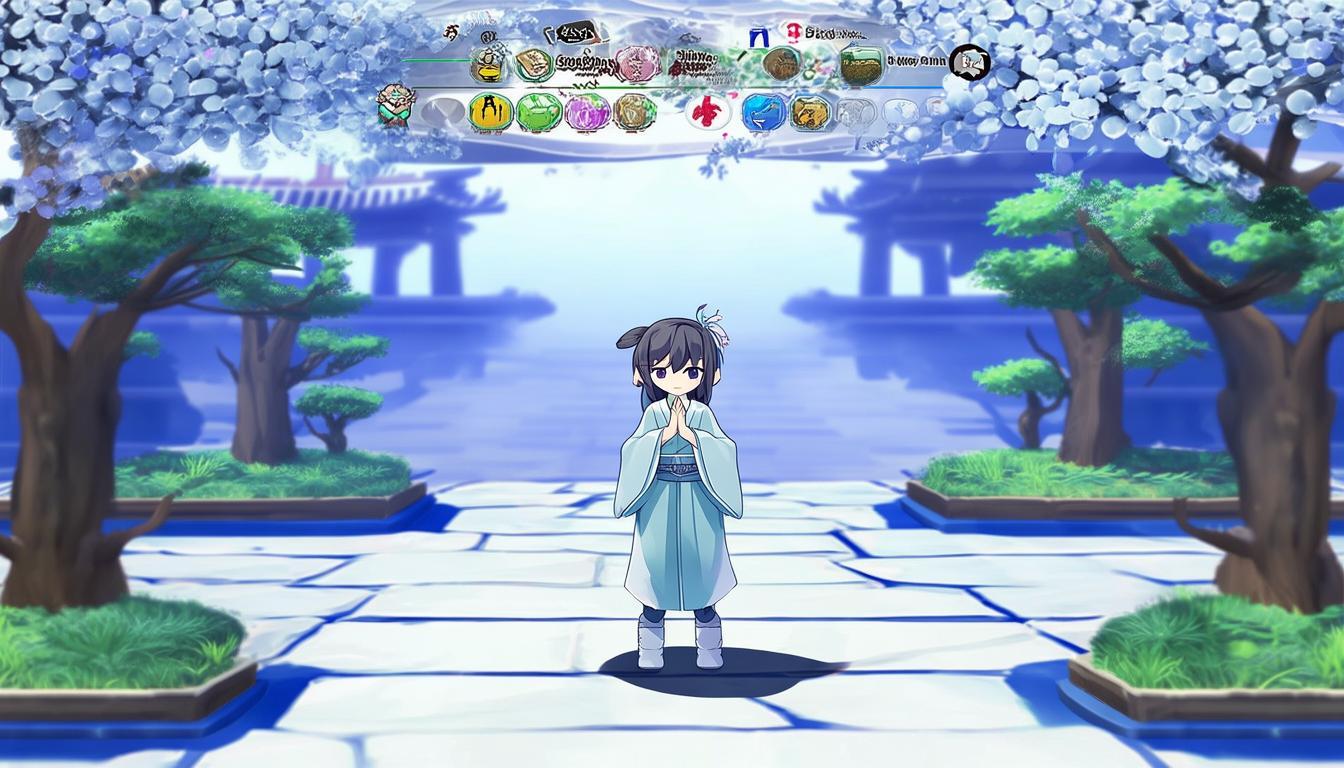The image size is (1344, 768).
Task: Select the green gem skill icon
Action: (539, 112)
